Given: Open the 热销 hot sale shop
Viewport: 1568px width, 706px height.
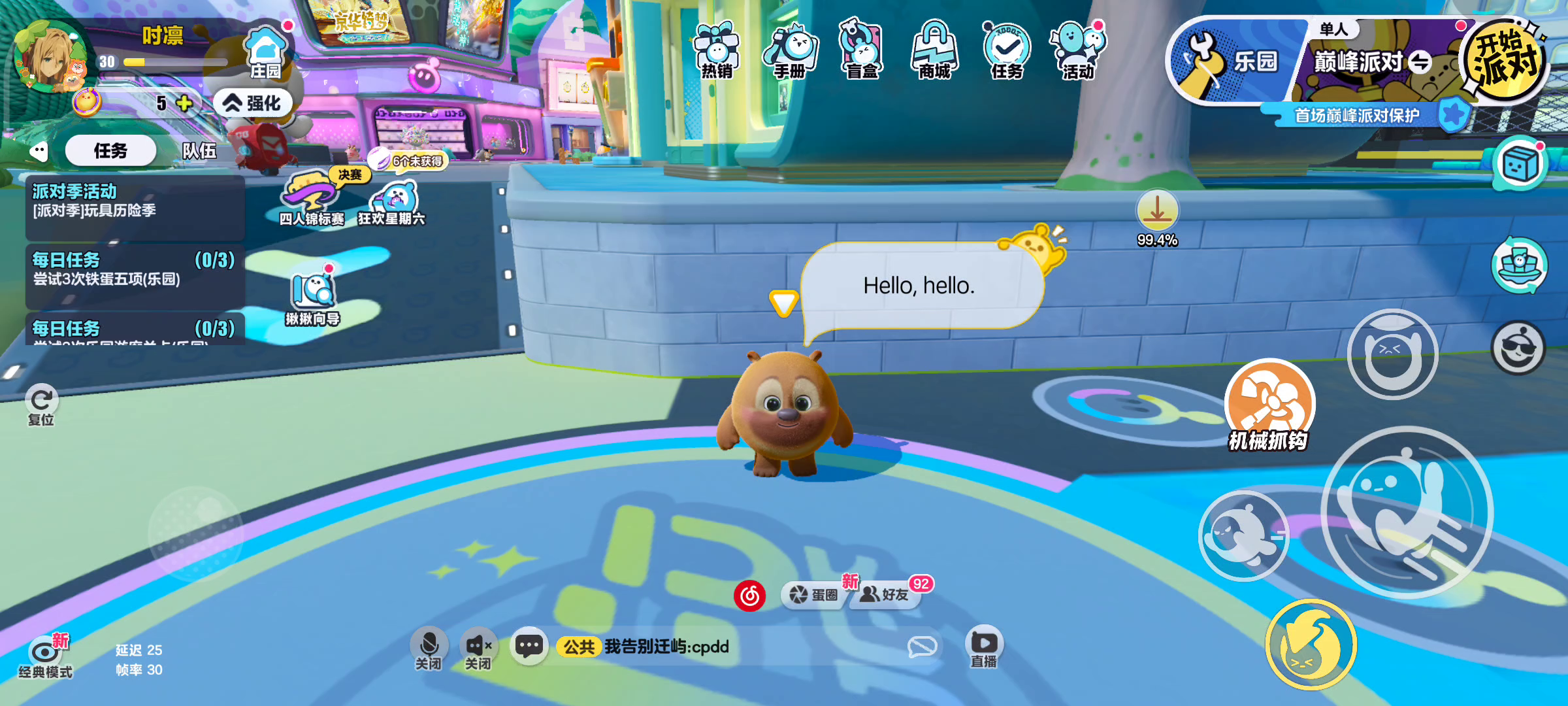Looking at the screenshot, I should click(x=717, y=50).
